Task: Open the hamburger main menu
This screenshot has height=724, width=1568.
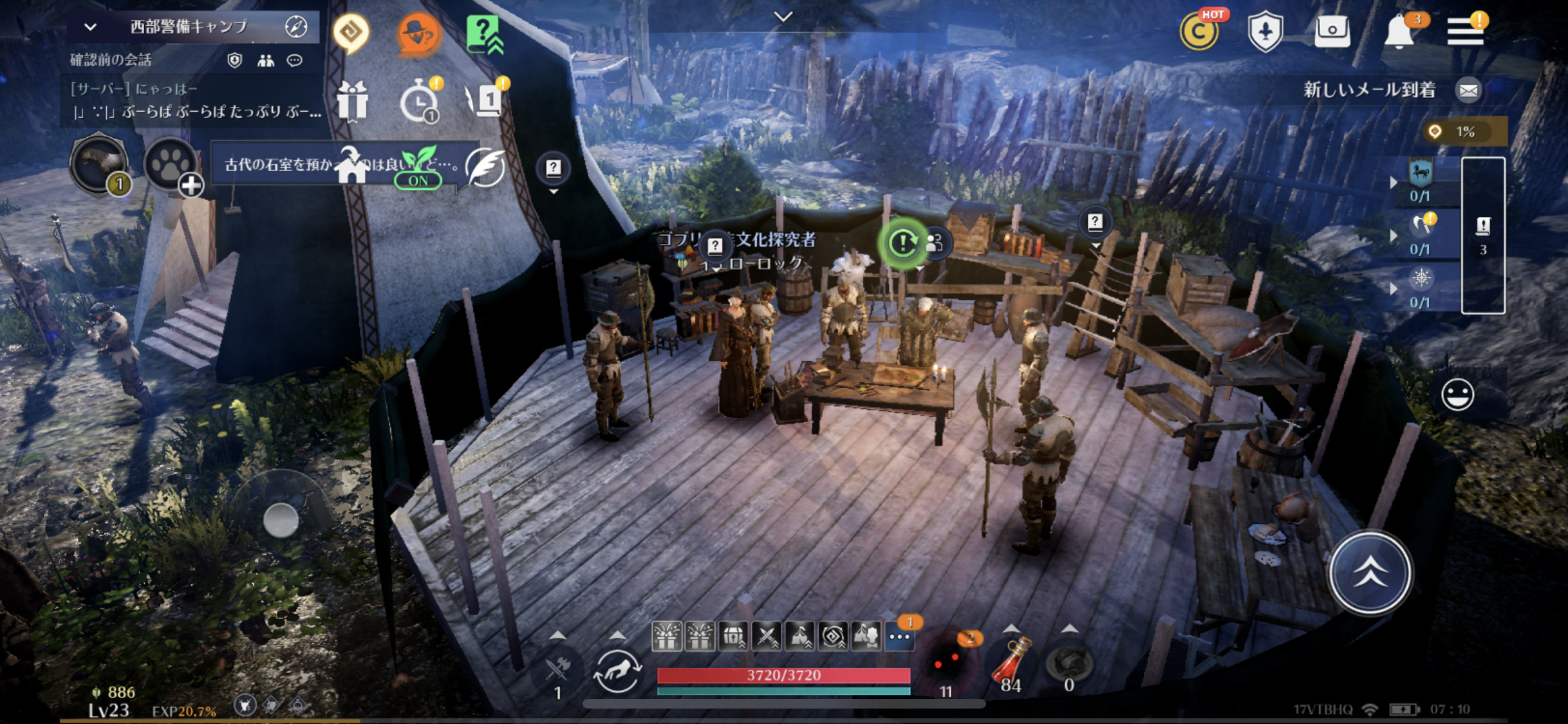Action: click(1465, 30)
